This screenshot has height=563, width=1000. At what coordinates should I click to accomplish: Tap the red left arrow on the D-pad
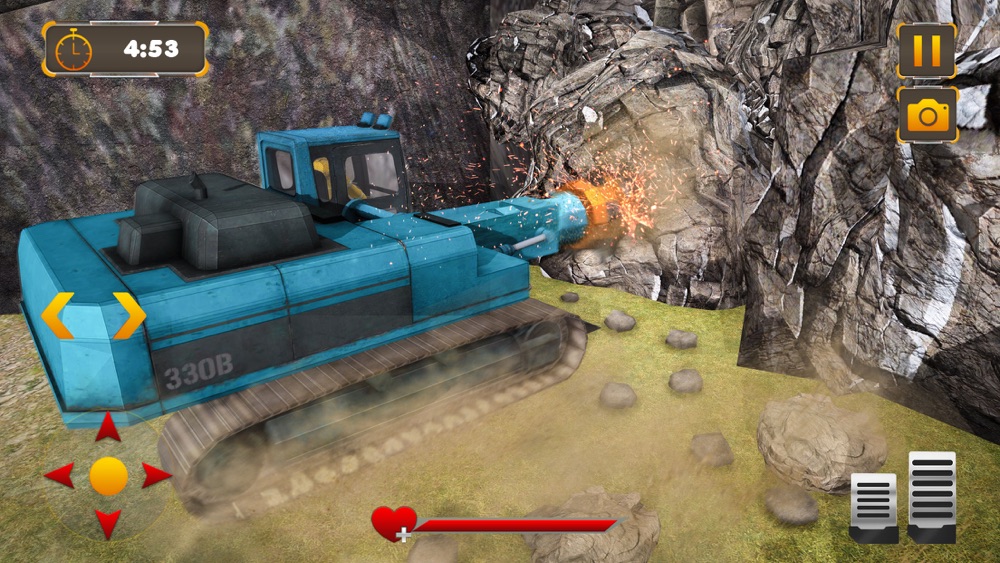point(59,476)
